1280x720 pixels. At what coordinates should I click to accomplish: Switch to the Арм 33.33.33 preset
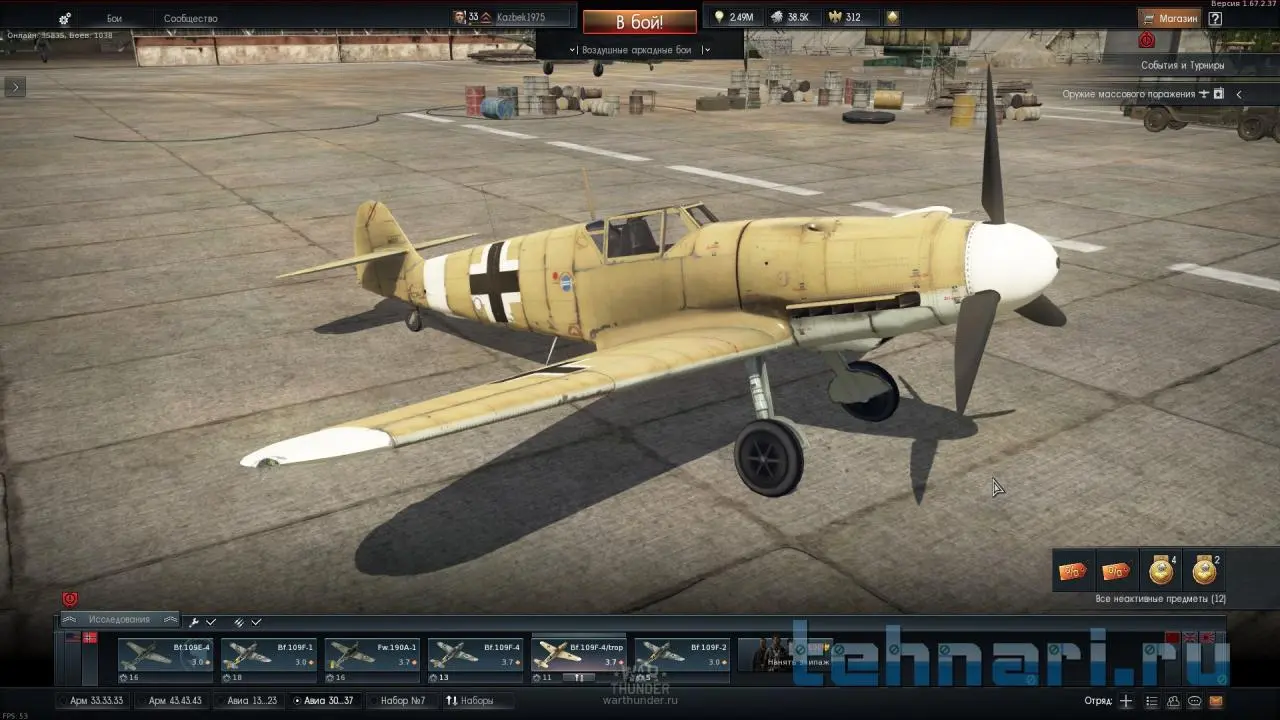(x=96, y=700)
